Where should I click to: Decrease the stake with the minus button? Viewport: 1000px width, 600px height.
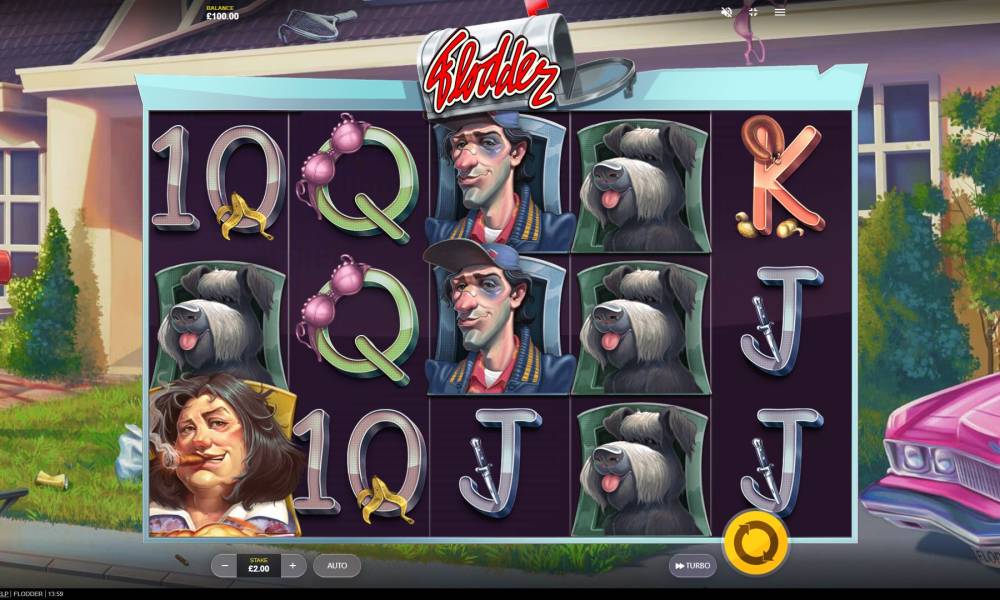click(x=226, y=566)
